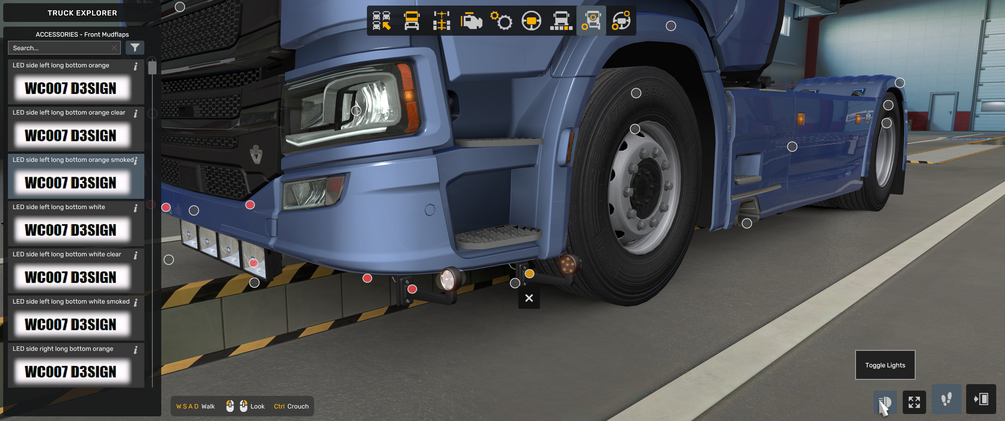Switch to the engine category
This screenshot has height=421, width=1005.
(472, 21)
